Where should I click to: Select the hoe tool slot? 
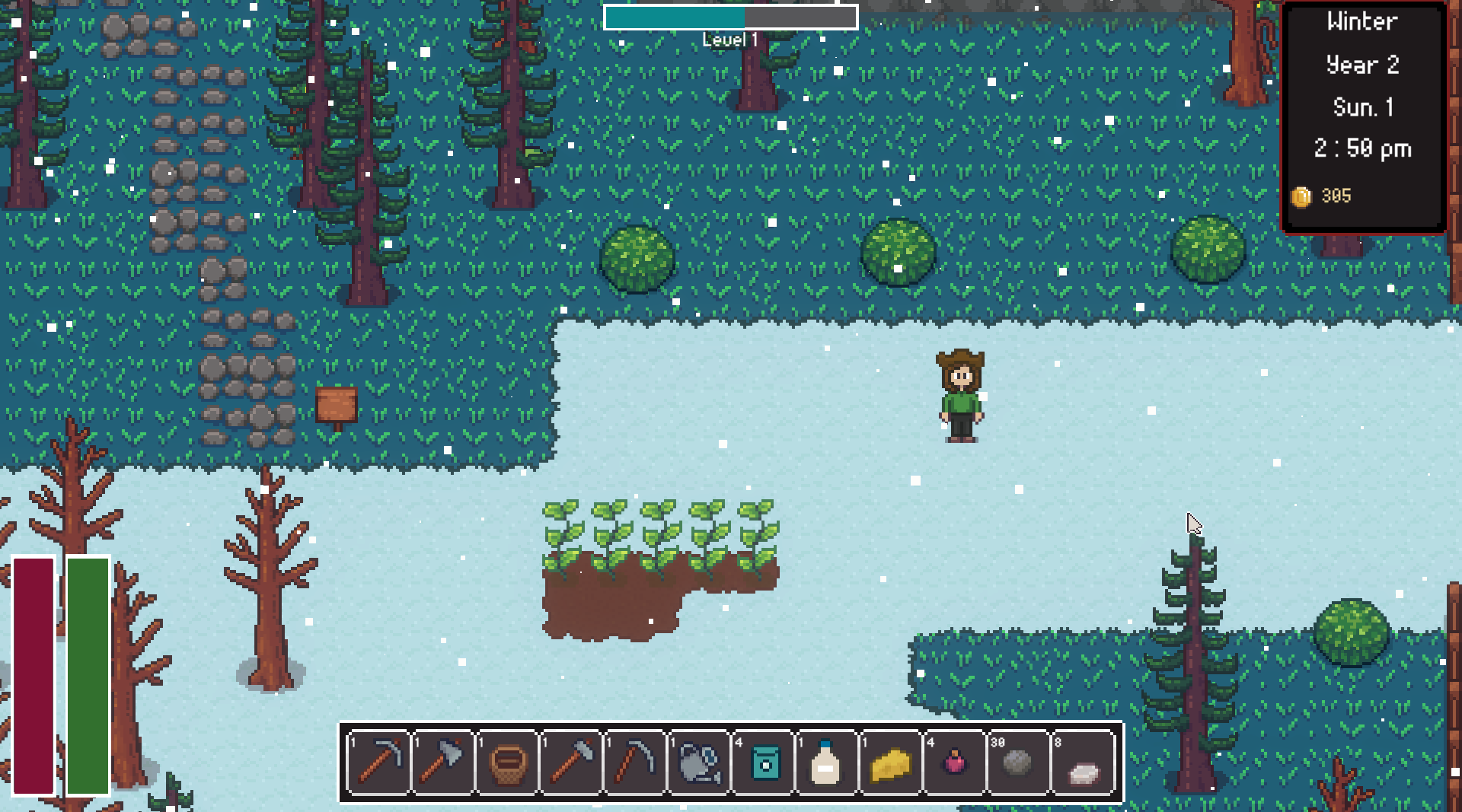click(x=571, y=762)
